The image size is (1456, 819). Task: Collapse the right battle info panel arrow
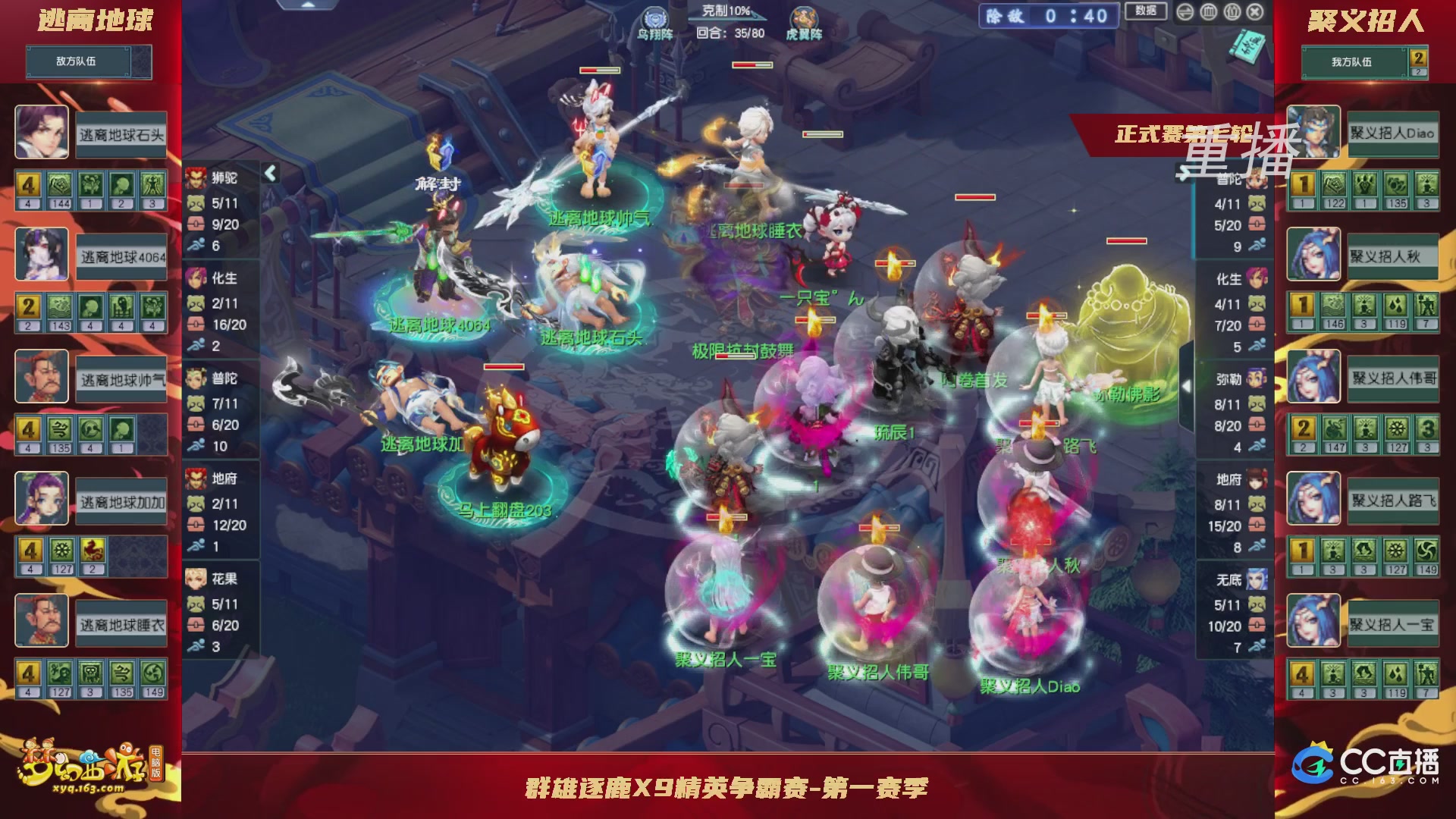point(1186,384)
